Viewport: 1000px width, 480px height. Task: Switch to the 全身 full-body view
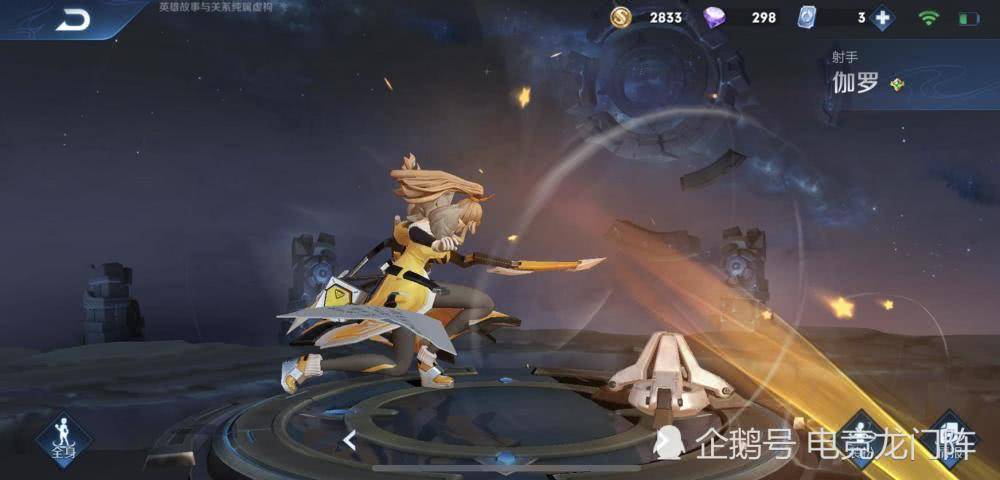click(x=64, y=437)
